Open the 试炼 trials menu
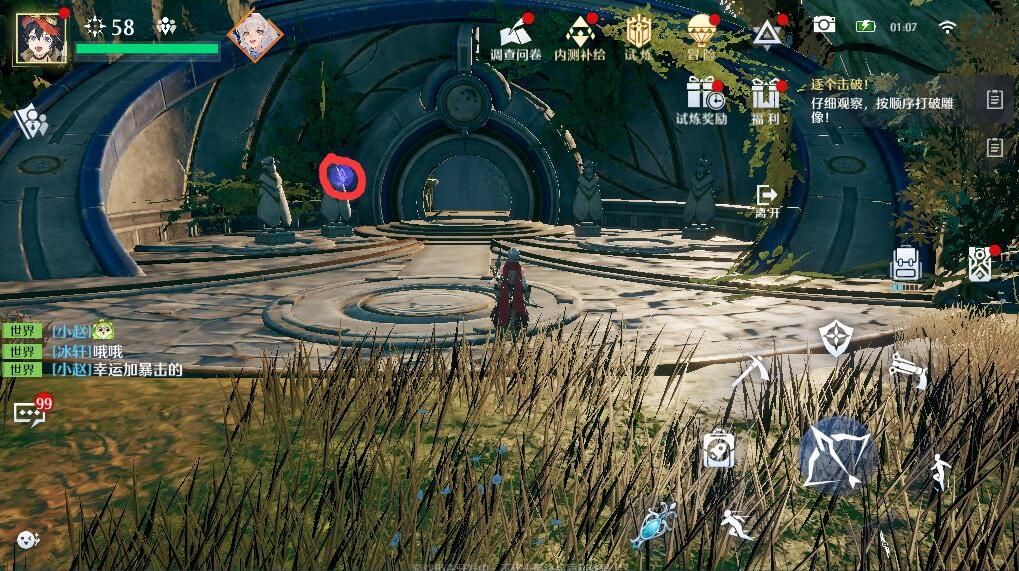This screenshot has height=571, width=1019. (x=639, y=35)
